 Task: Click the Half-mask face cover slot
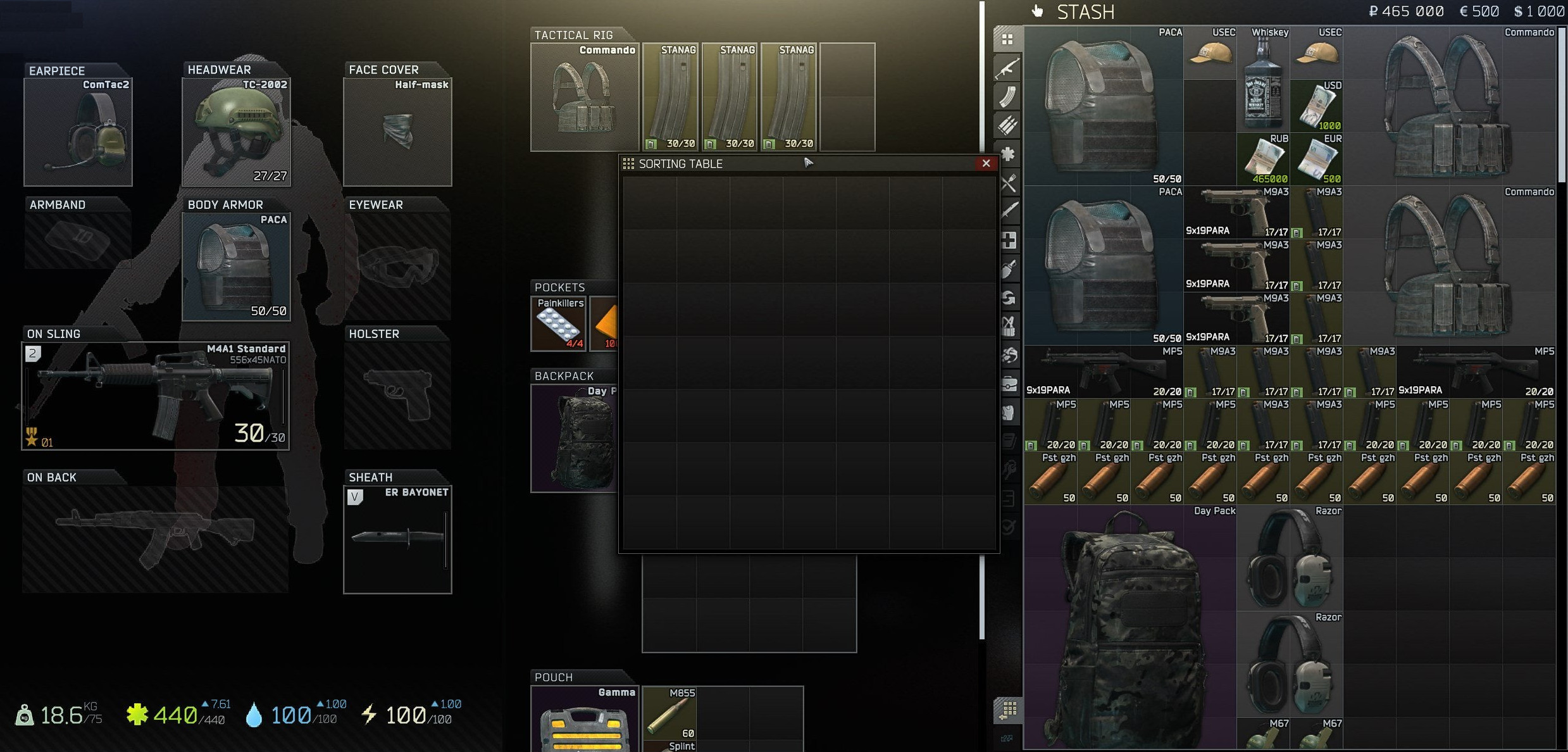click(397, 132)
